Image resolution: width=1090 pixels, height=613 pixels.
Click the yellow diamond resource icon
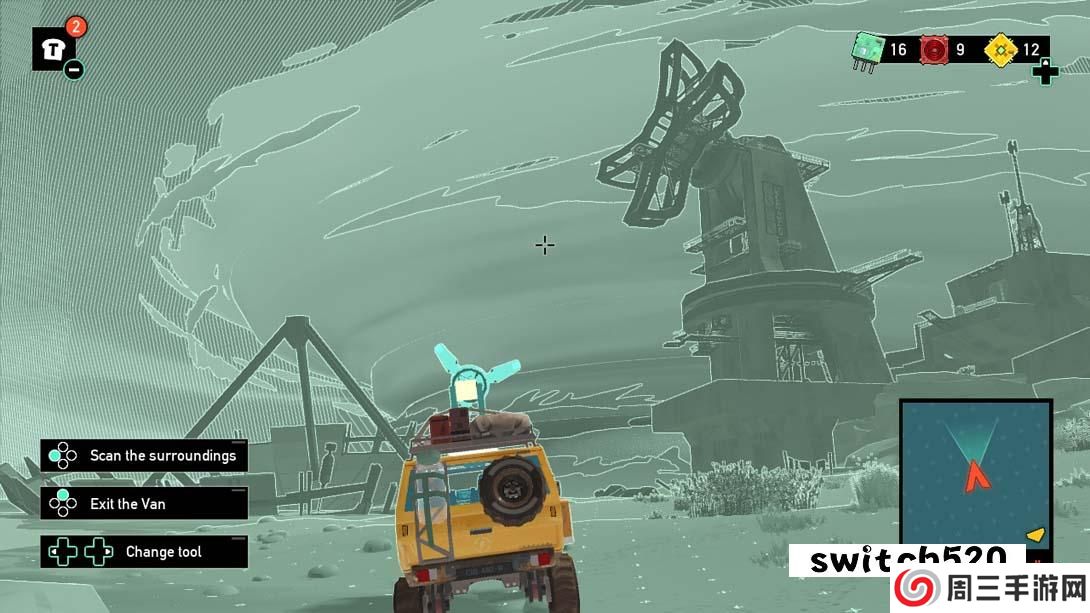(x=999, y=49)
